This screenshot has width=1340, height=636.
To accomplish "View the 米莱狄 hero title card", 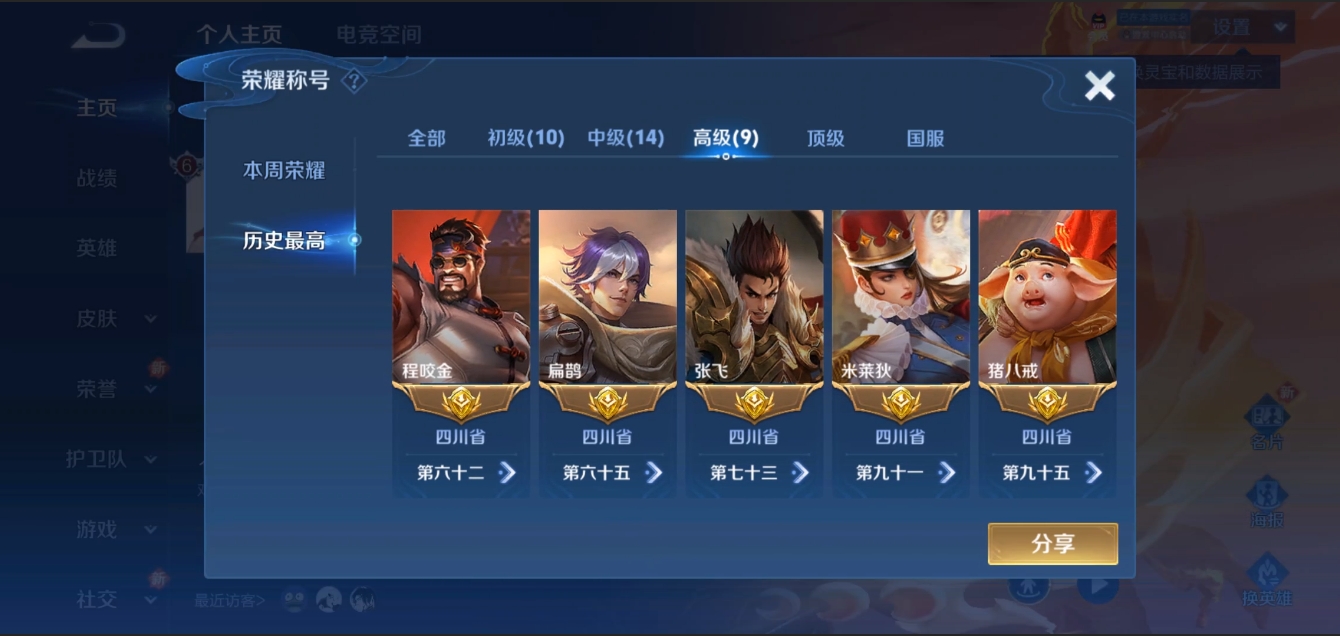I will pyautogui.click(x=901, y=298).
